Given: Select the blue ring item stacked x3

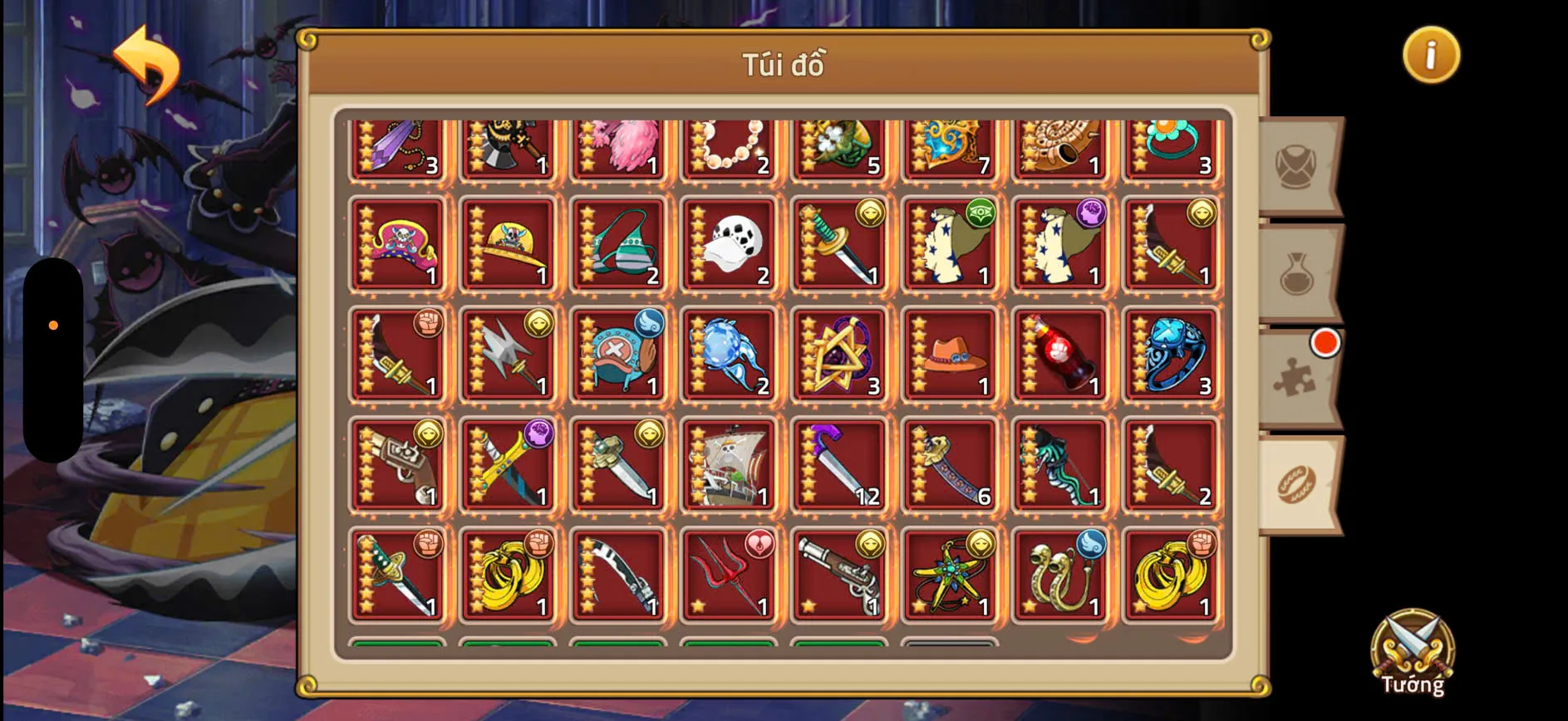Looking at the screenshot, I should coord(1170,356).
